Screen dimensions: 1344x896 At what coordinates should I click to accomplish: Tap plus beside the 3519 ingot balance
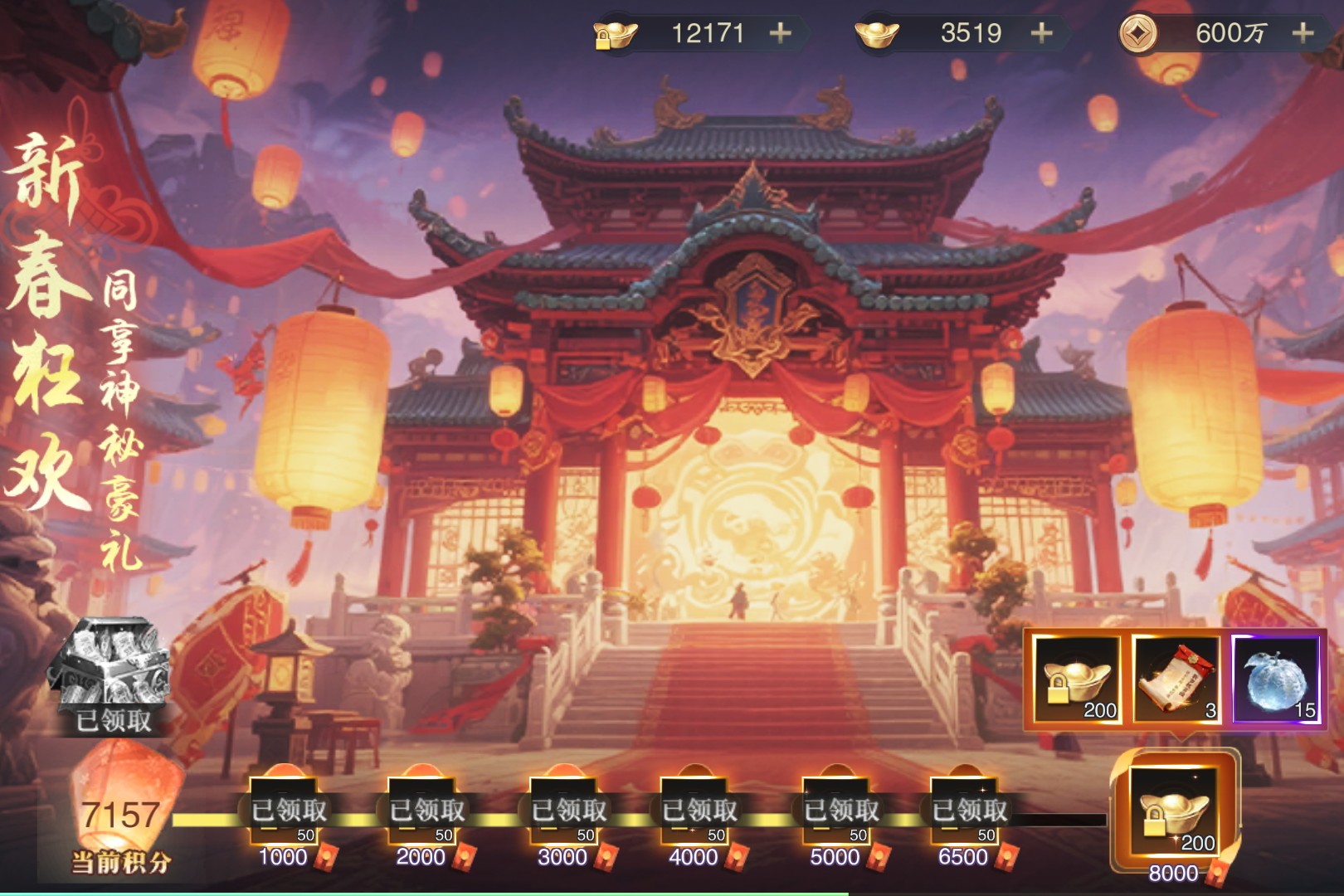tap(1041, 33)
